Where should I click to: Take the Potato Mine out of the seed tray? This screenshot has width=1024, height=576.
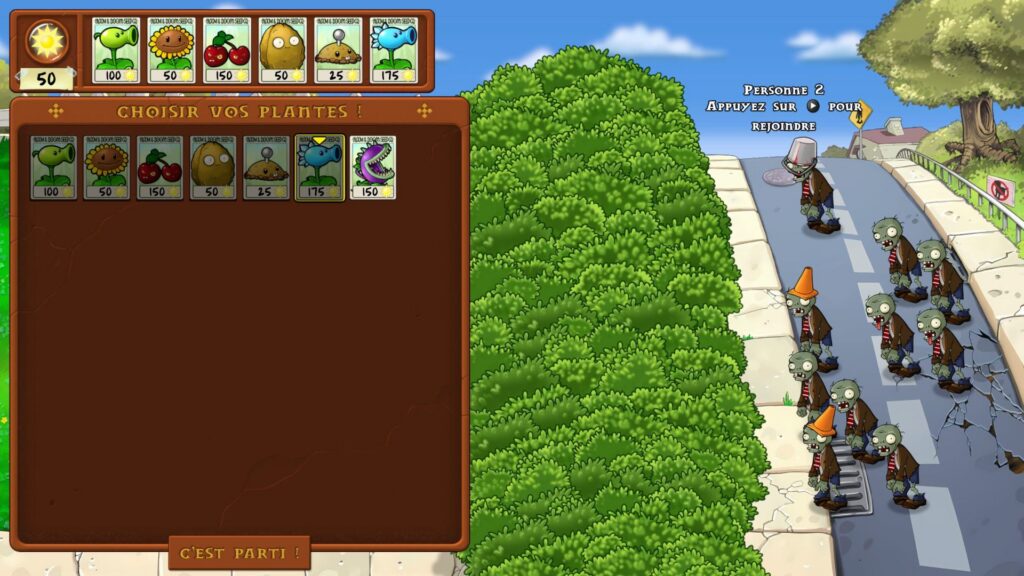338,49
